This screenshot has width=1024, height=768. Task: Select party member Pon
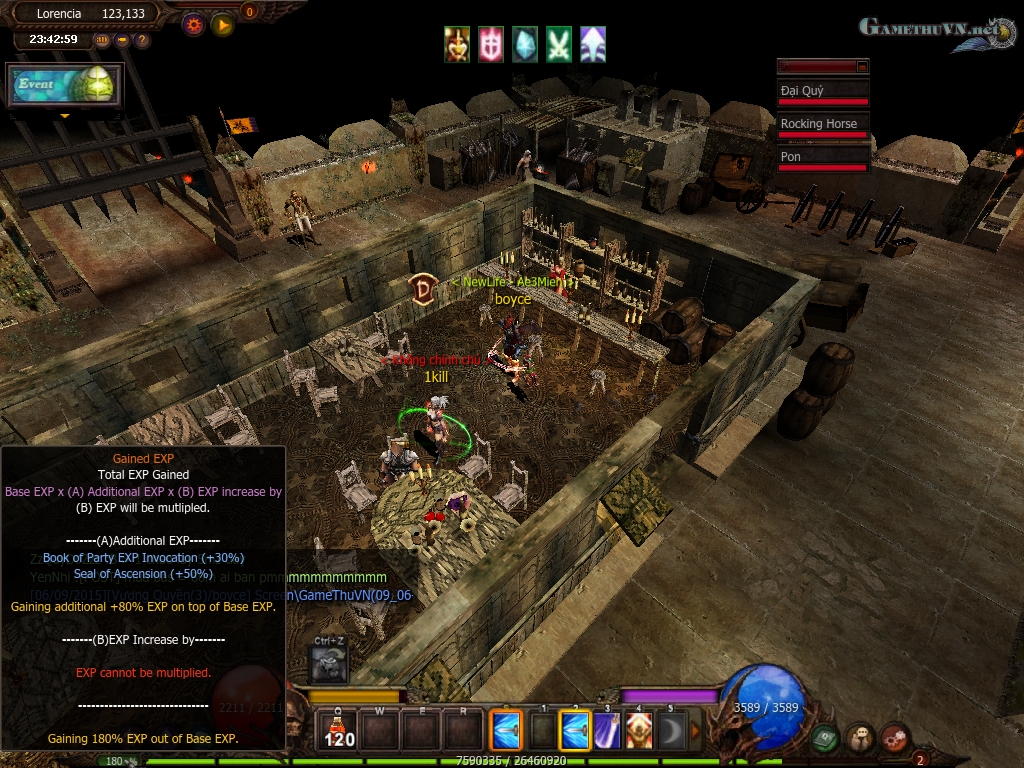pyautogui.click(x=823, y=157)
